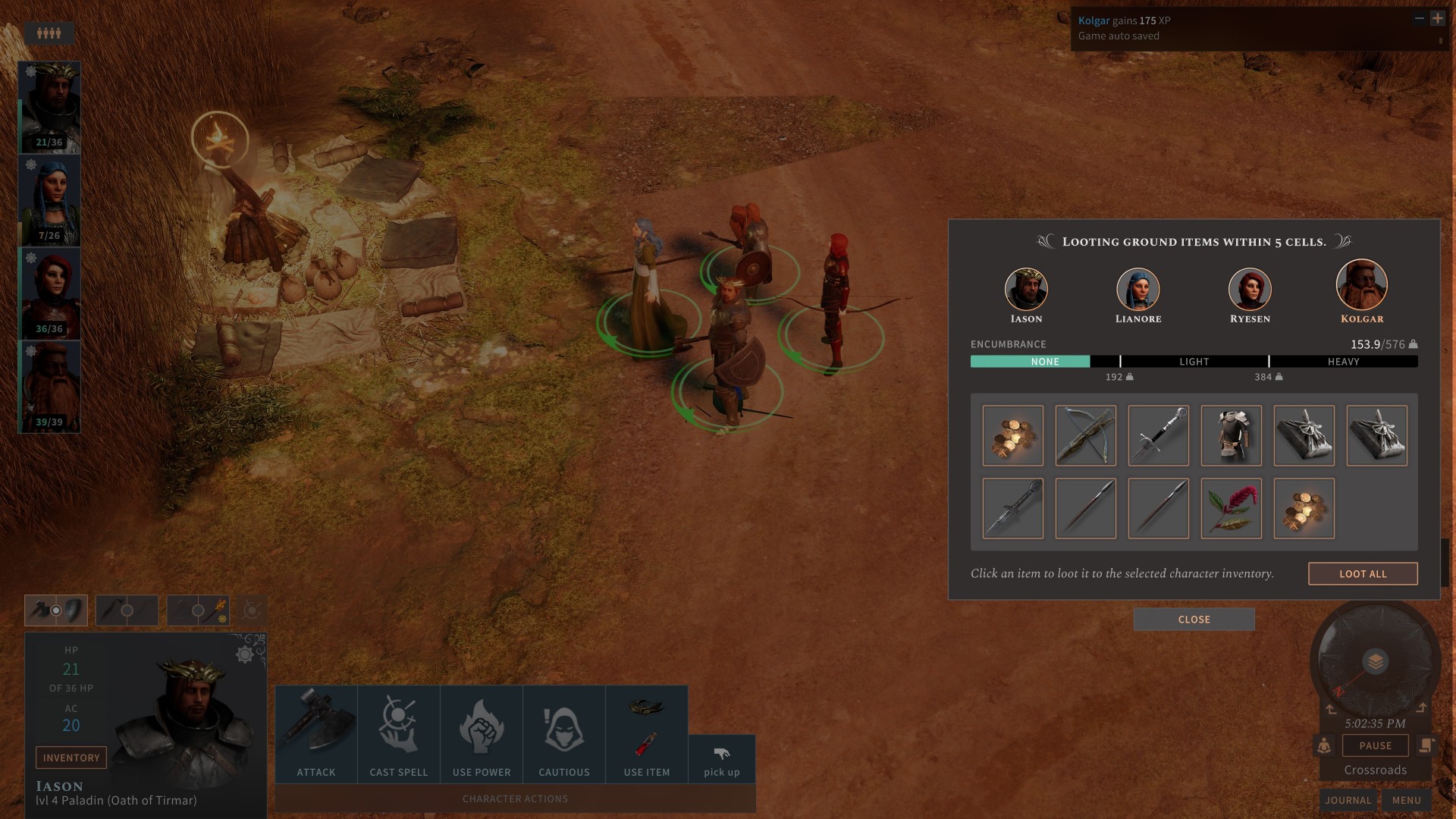This screenshot has height=819, width=1456.
Task: Choose Lianore's portrait in loot panel
Action: (1137, 290)
